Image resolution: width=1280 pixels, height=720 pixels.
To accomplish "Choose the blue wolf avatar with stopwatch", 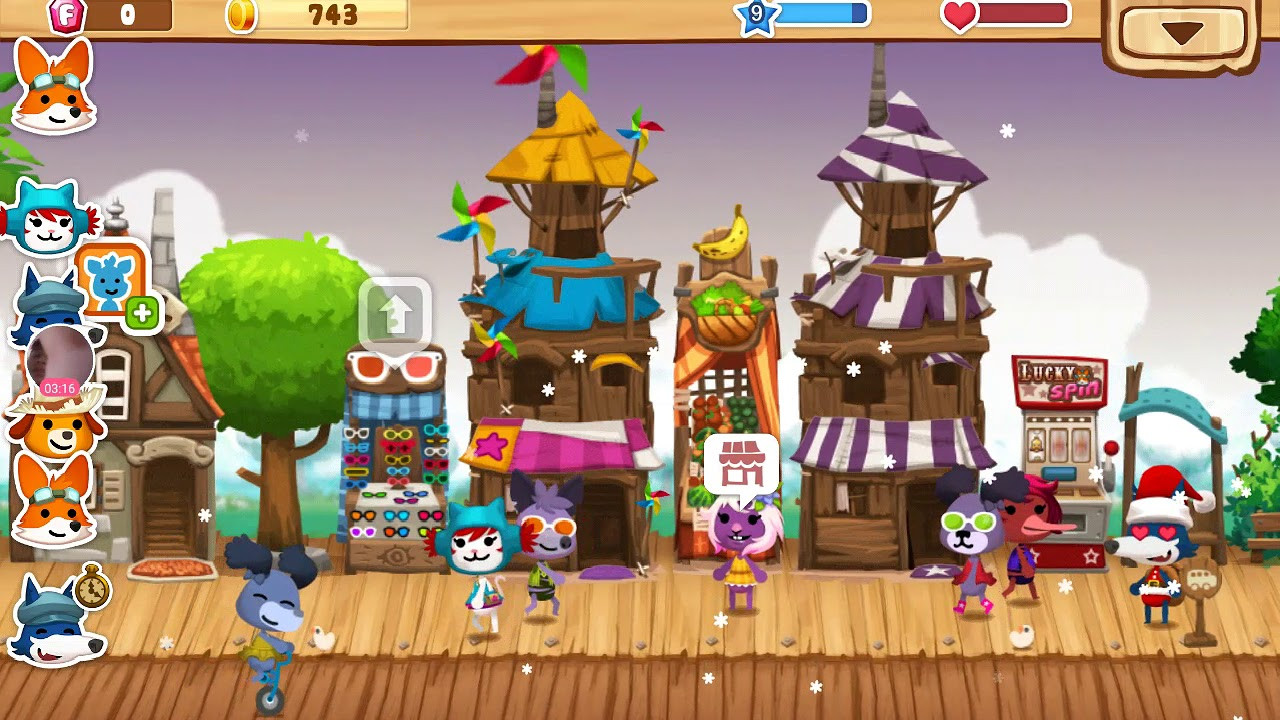I will coord(56,620).
